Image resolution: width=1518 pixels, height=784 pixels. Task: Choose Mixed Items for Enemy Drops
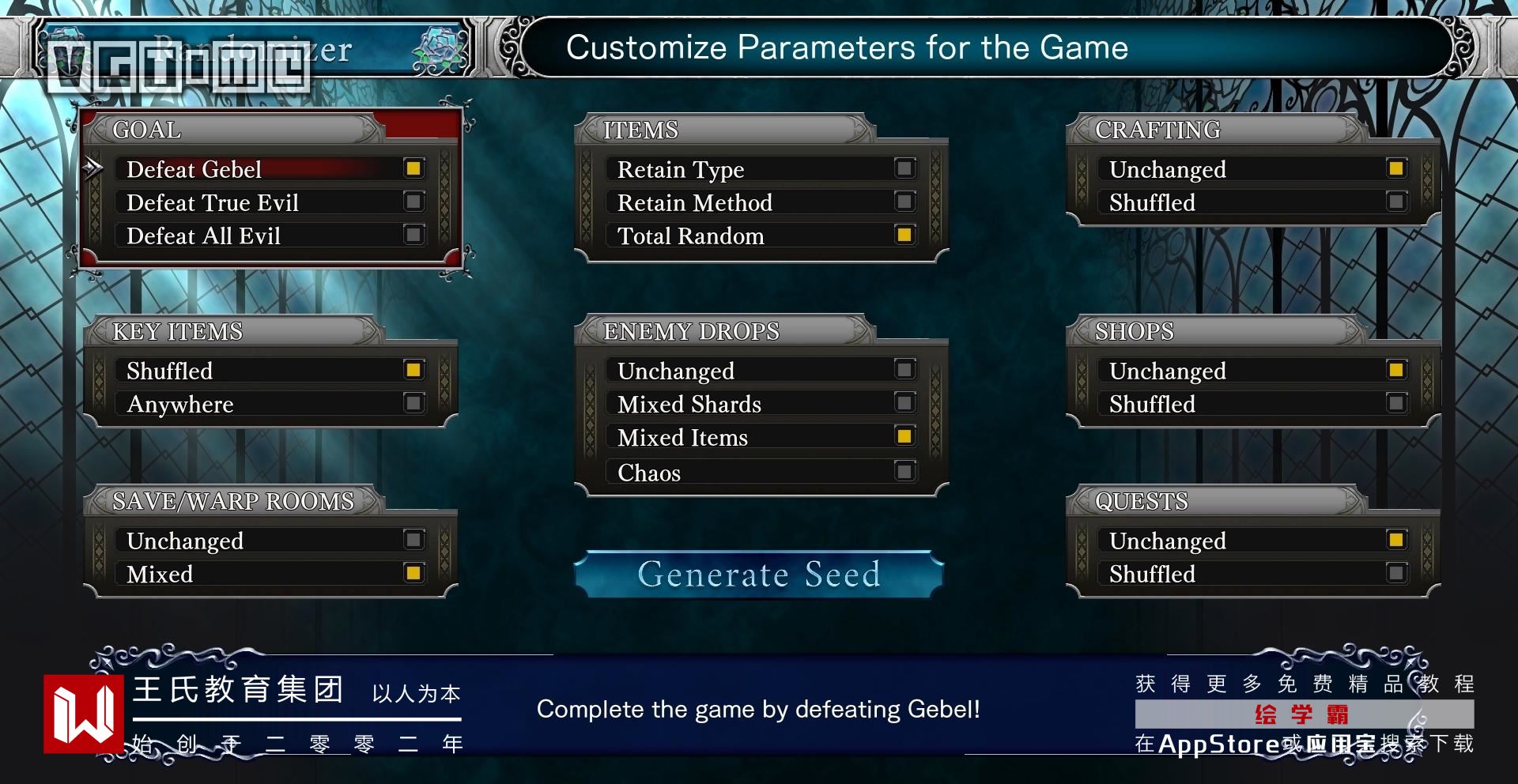[x=761, y=437]
